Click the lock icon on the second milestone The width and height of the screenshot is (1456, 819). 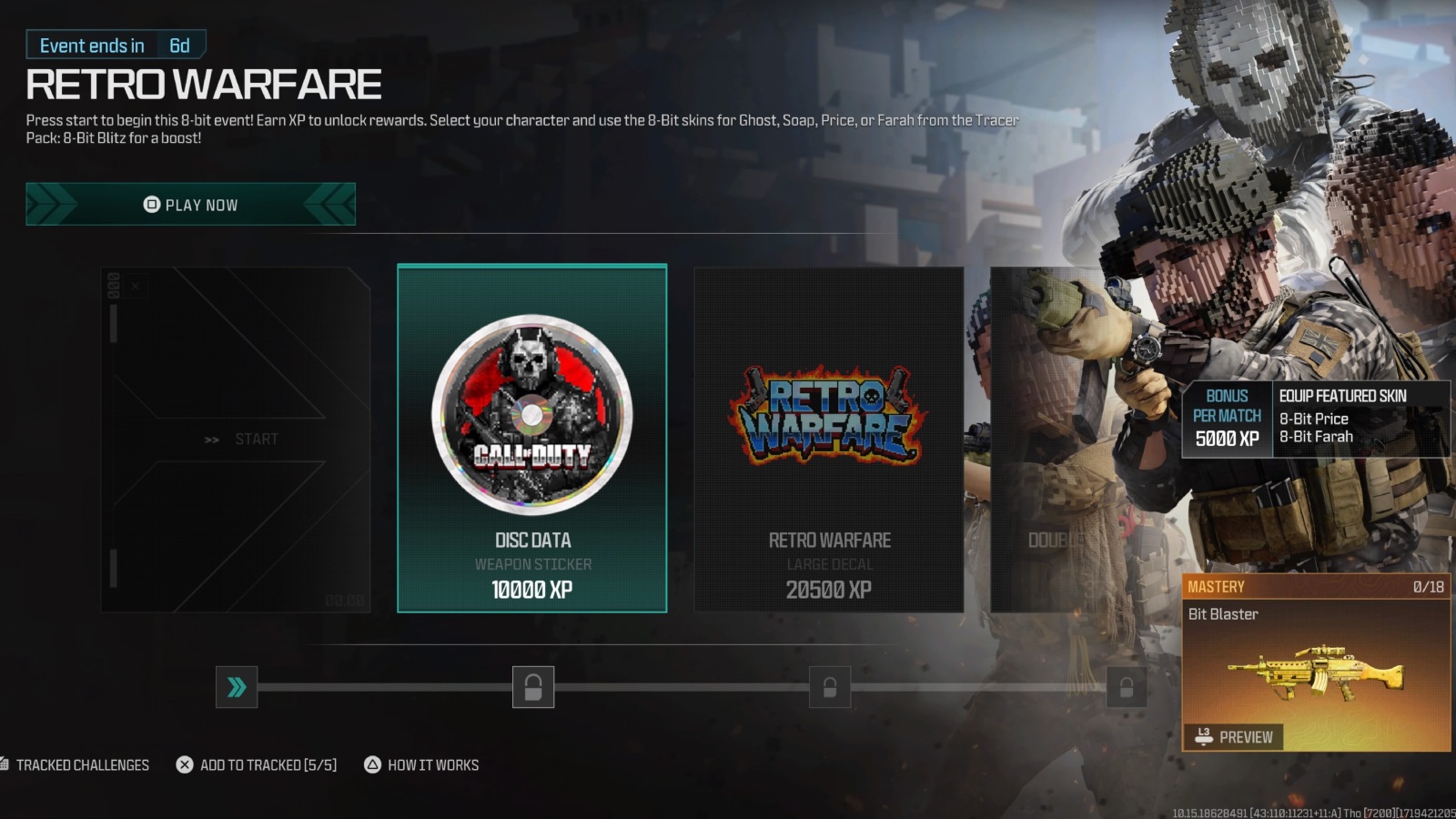[x=534, y=687]
